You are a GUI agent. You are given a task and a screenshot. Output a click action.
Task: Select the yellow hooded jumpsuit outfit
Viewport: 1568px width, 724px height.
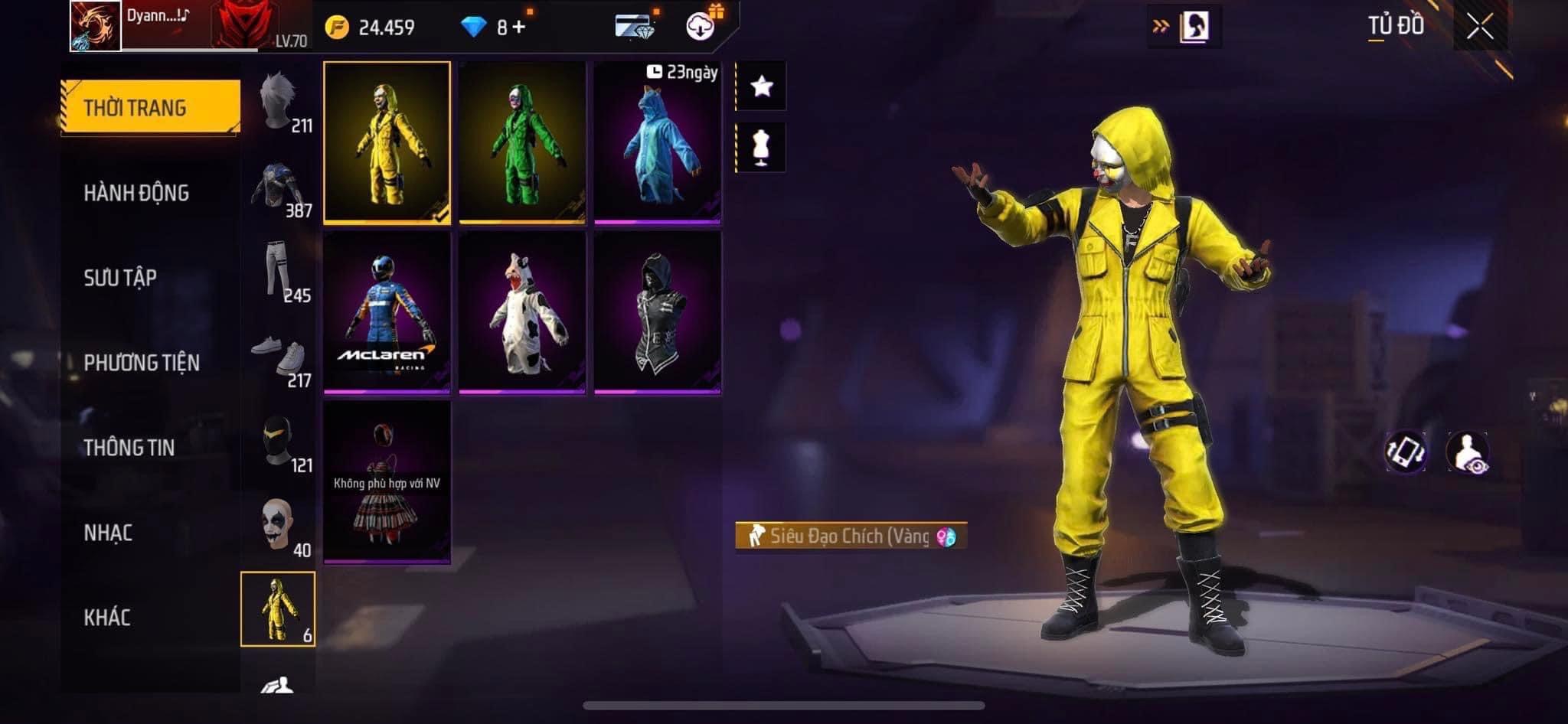point(387,143)
